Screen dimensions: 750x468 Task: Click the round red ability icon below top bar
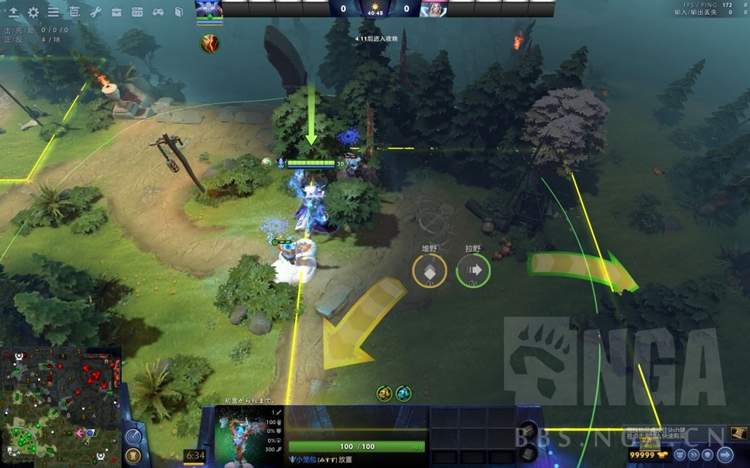209,42
